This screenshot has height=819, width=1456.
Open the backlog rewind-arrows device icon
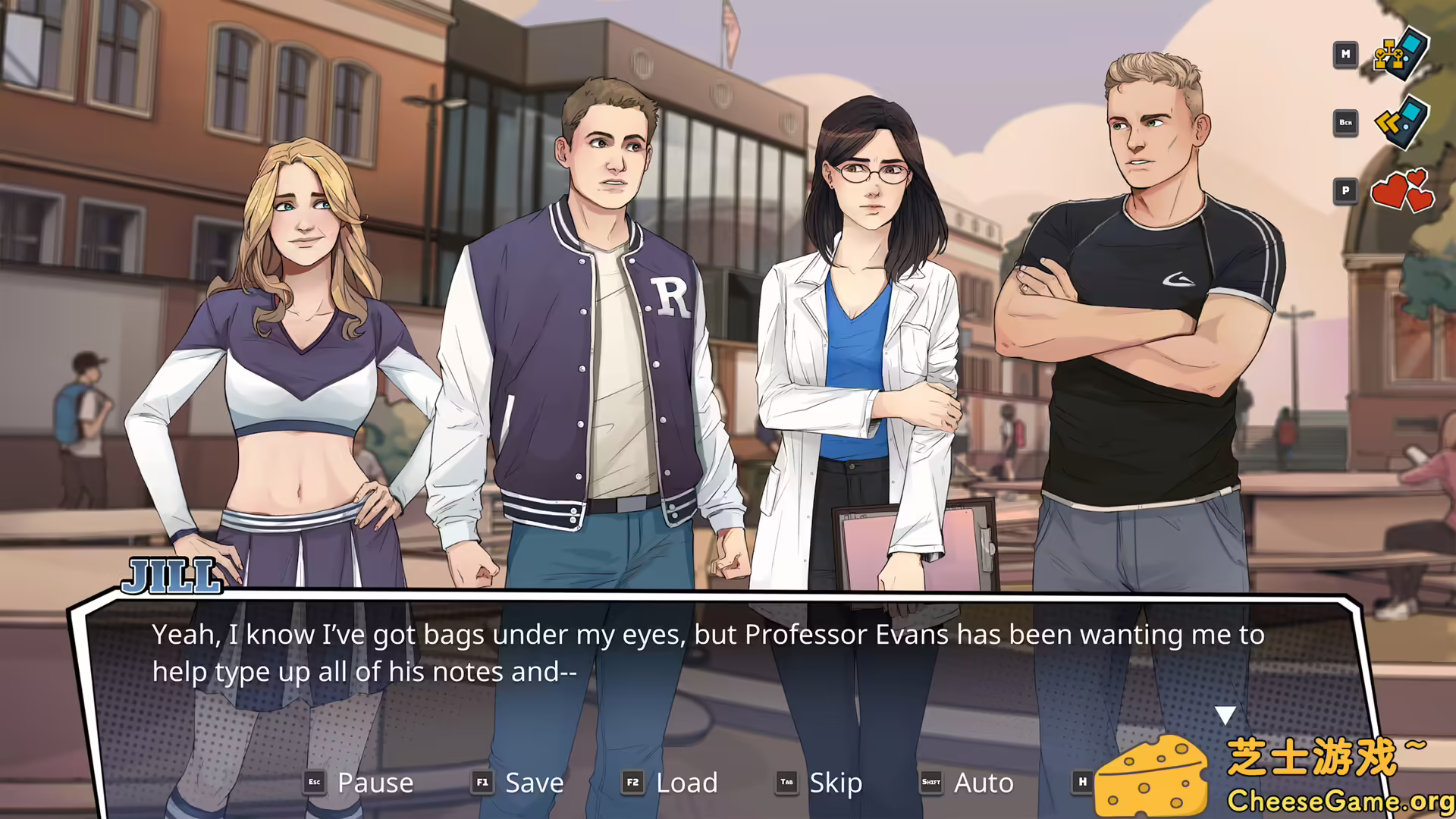pyautogui.click(x=1401, y=122)
